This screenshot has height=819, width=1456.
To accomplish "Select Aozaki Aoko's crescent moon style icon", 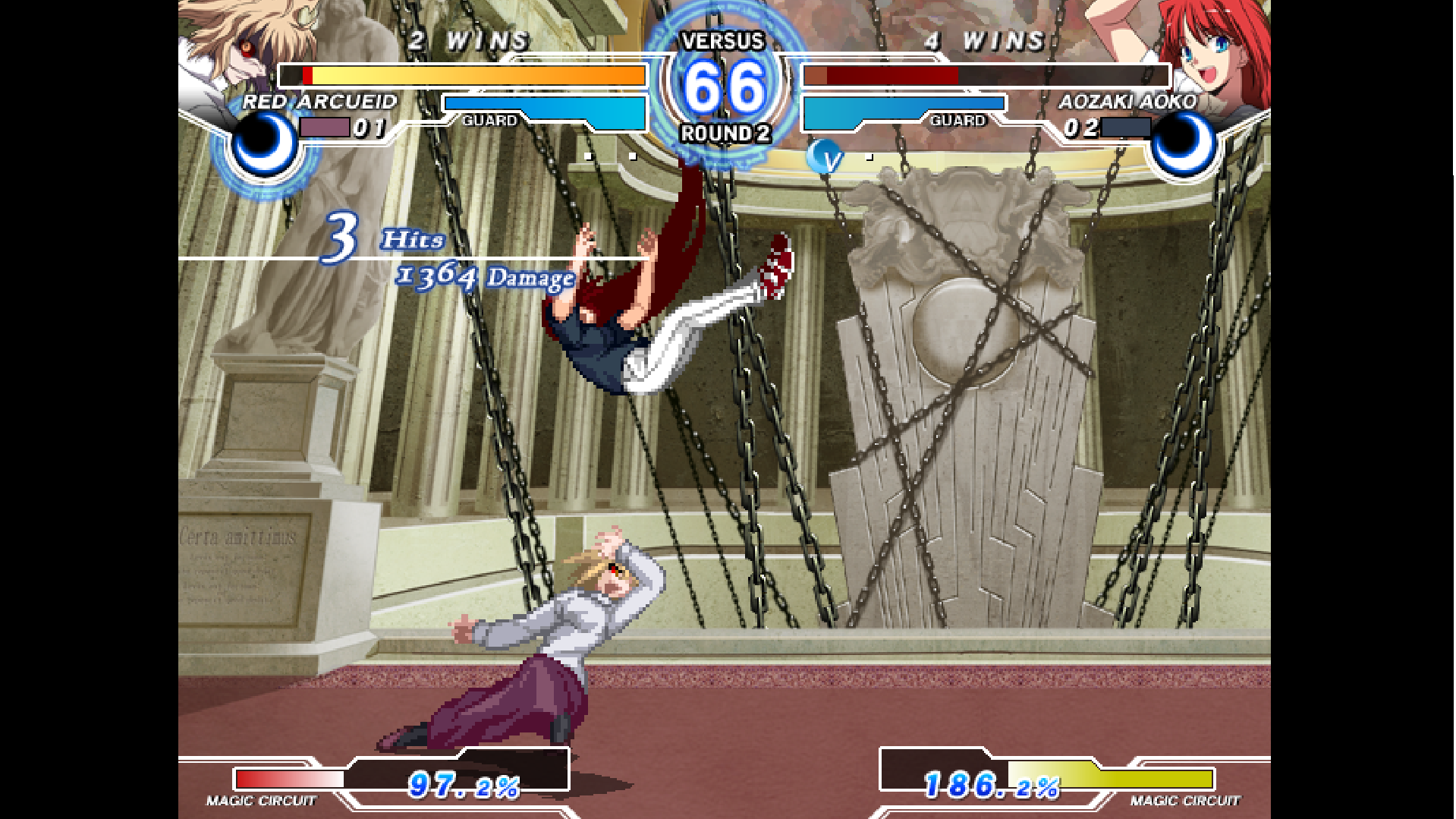I will click(x=1182, y=144).
